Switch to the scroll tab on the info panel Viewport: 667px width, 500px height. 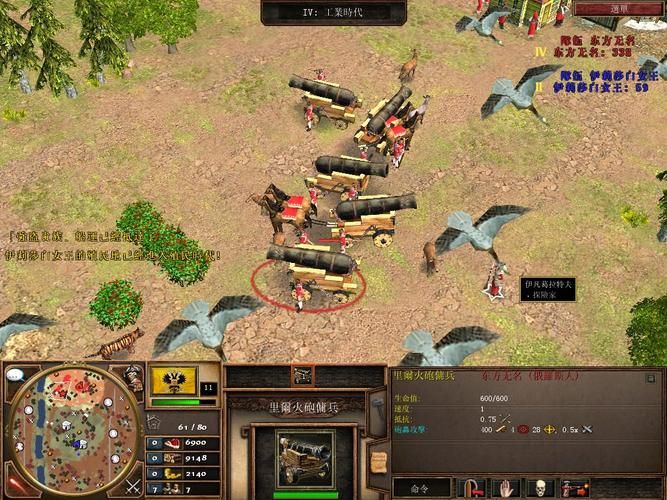378,459
